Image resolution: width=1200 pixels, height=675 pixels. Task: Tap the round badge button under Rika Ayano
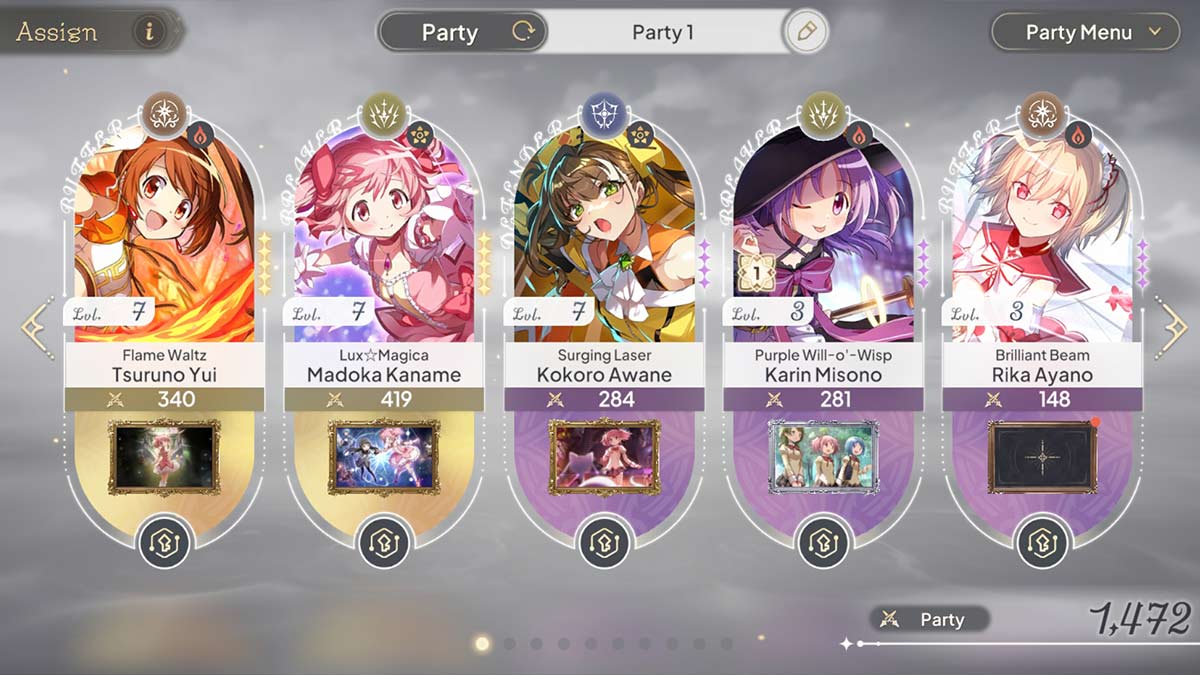(x=1042, y=544)
